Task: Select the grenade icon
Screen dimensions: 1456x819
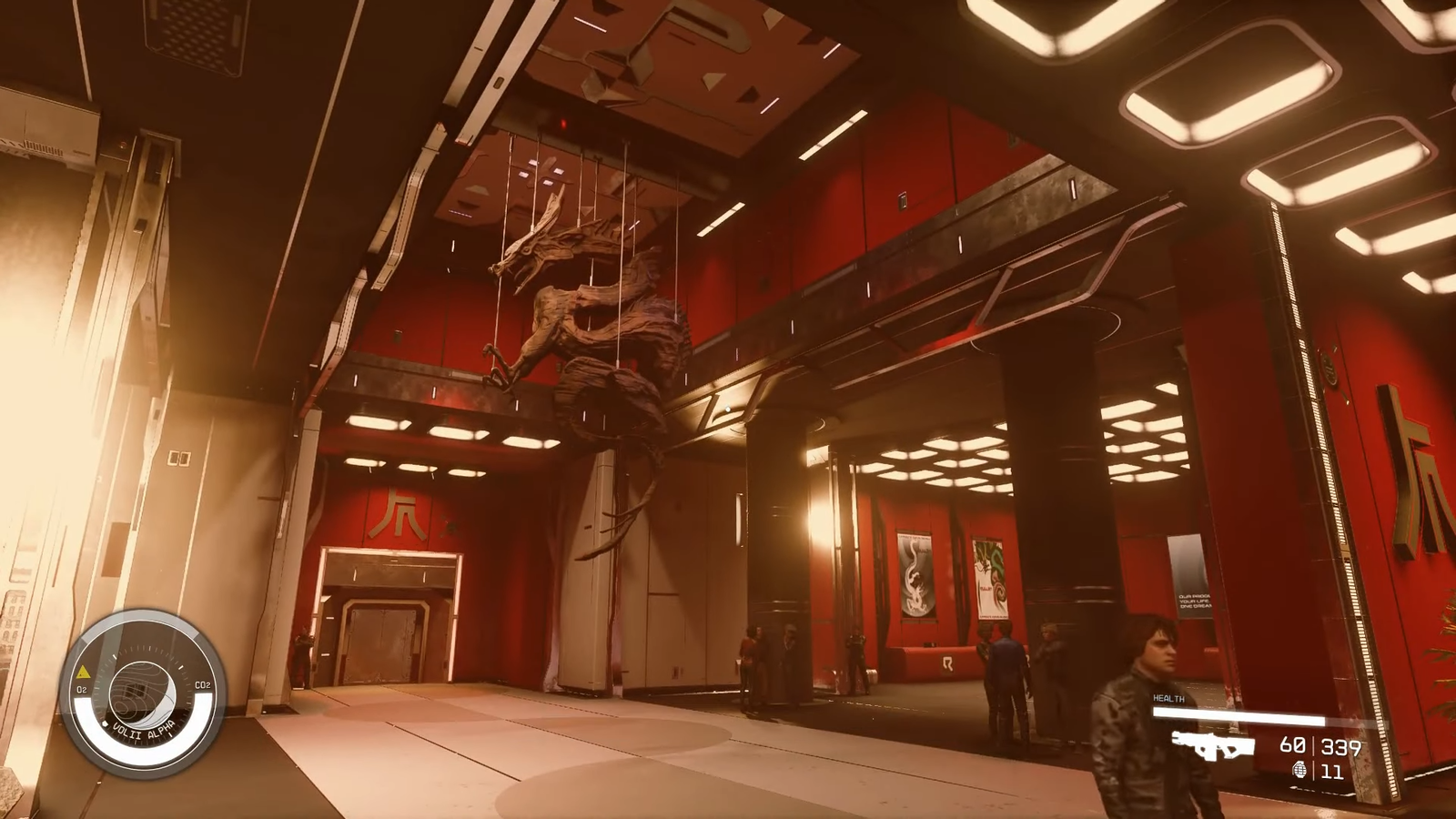Action: [x=1299, y=771]
